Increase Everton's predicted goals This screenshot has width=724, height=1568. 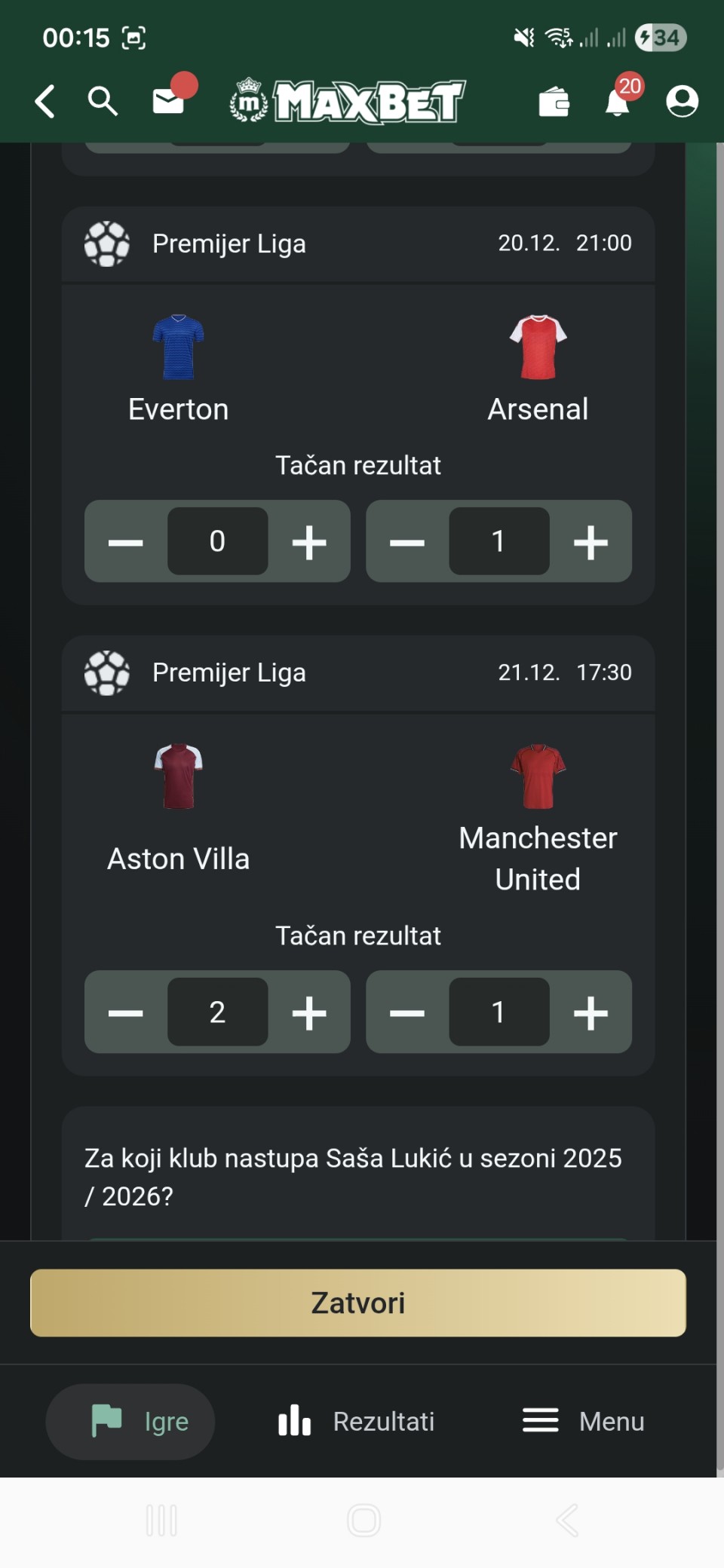coord(309,542)
